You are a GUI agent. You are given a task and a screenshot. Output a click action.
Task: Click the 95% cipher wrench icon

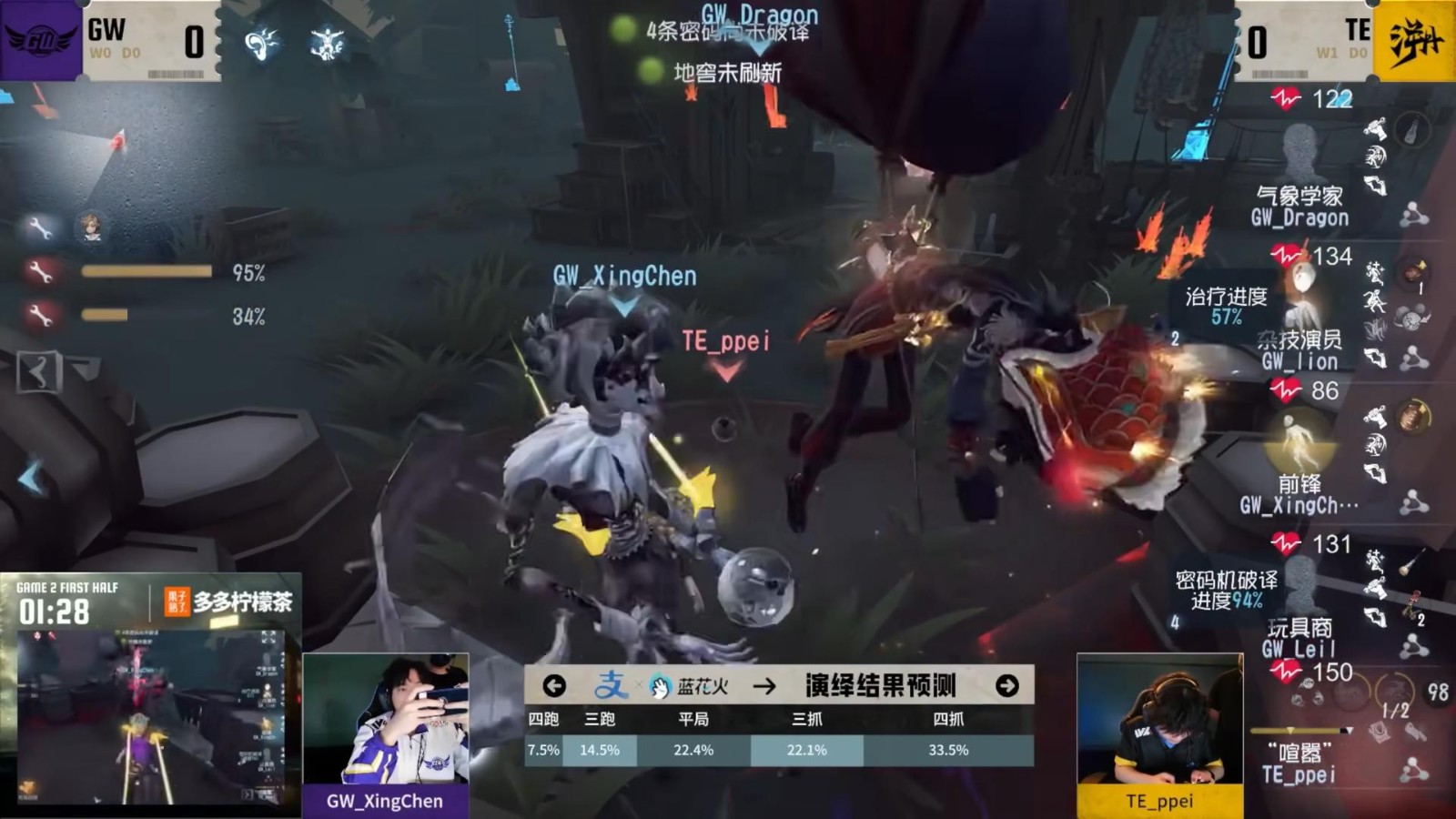click(39, 271)
